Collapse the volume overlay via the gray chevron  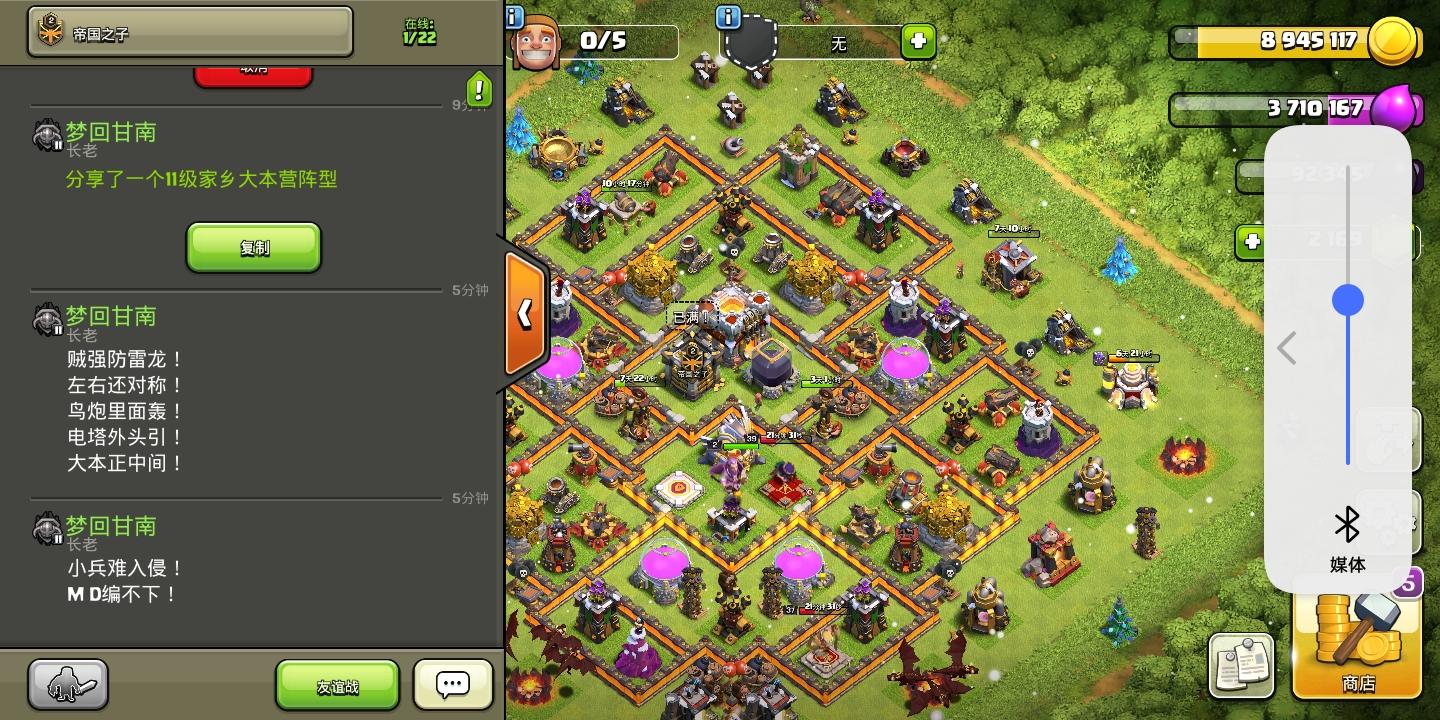click(1287, 348)
